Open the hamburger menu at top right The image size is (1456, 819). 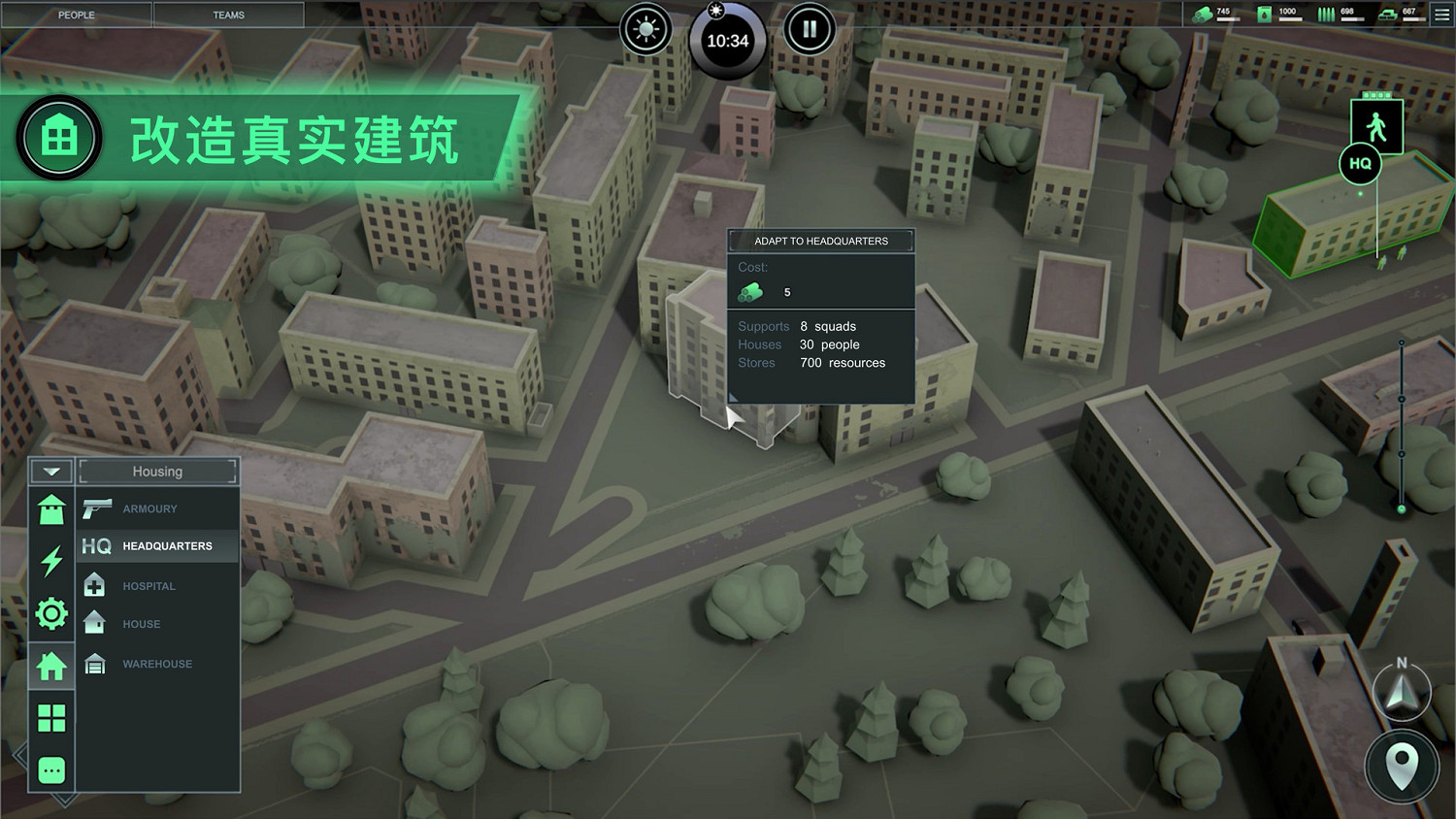pyautogui.click(x=1440, y=14)
